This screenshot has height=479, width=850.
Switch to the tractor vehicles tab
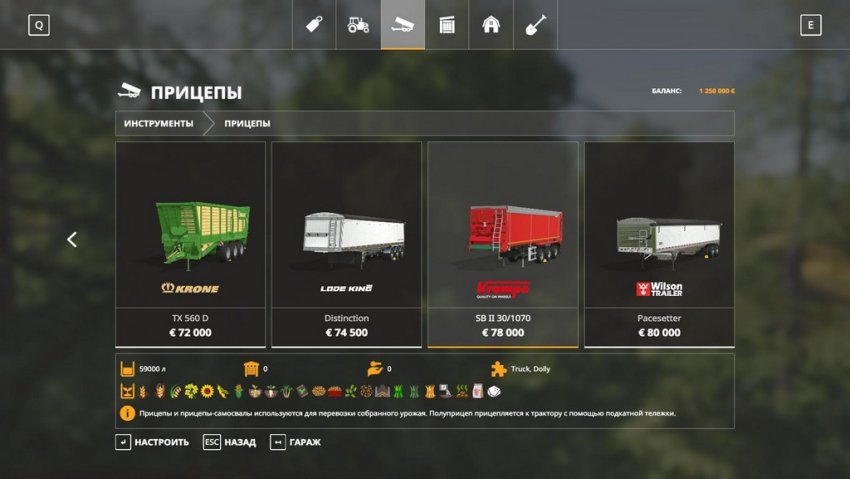point(358,25)
